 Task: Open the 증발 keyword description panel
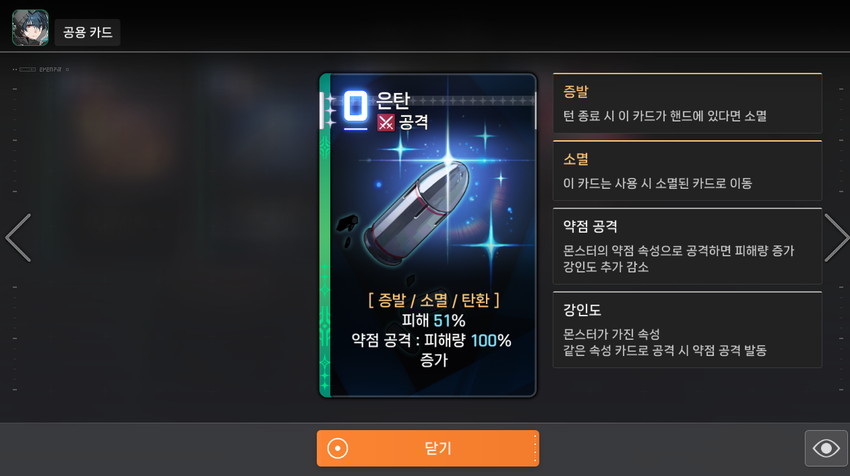click(x=687, y=103)
